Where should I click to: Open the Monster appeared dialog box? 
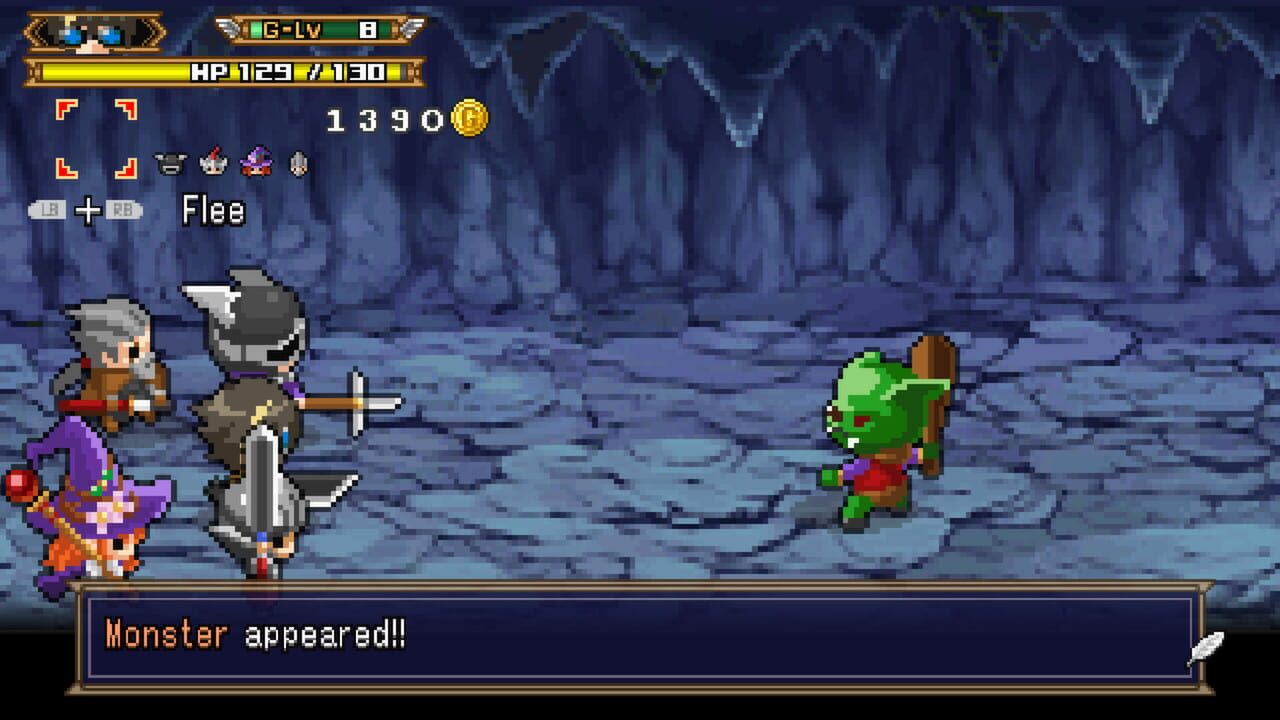click(x=640, y=638)
